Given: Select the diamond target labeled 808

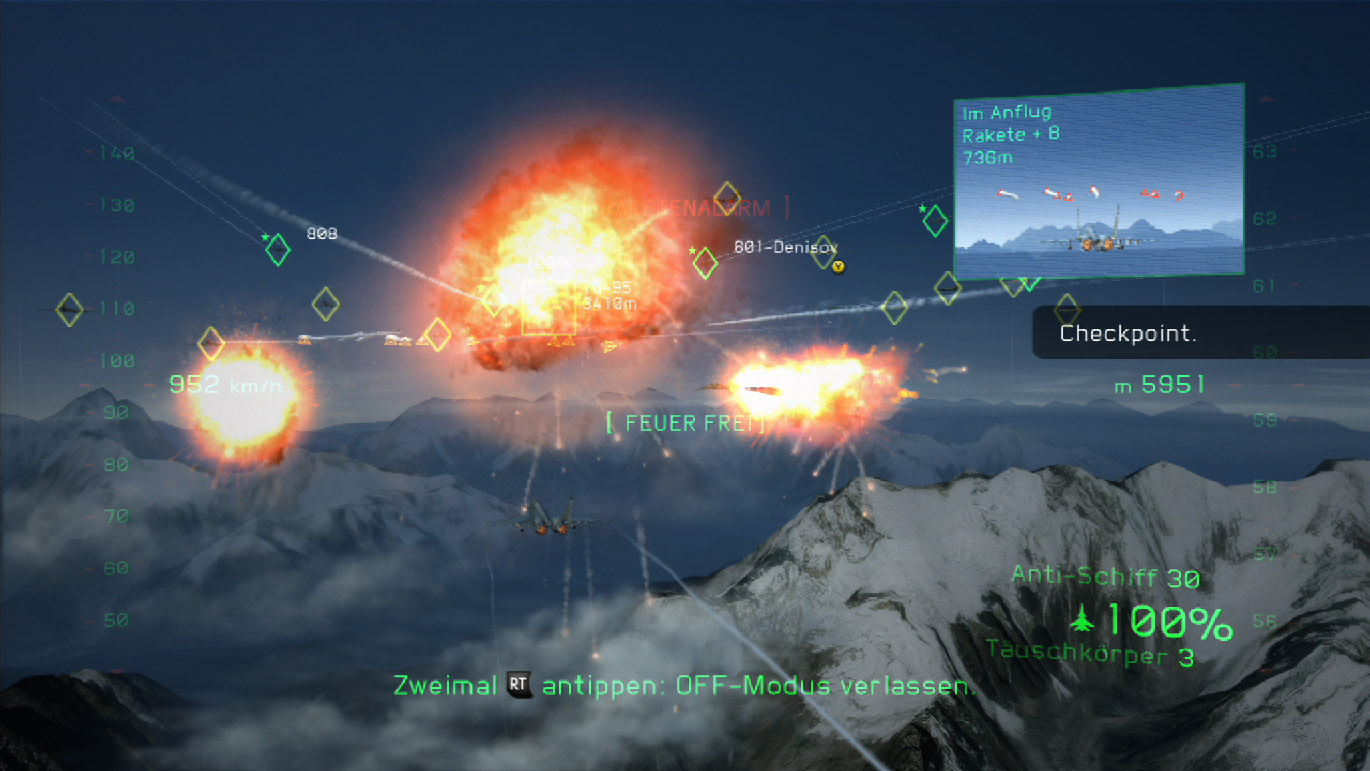Looking at the screenshot, I should click(x=278, y=250).
